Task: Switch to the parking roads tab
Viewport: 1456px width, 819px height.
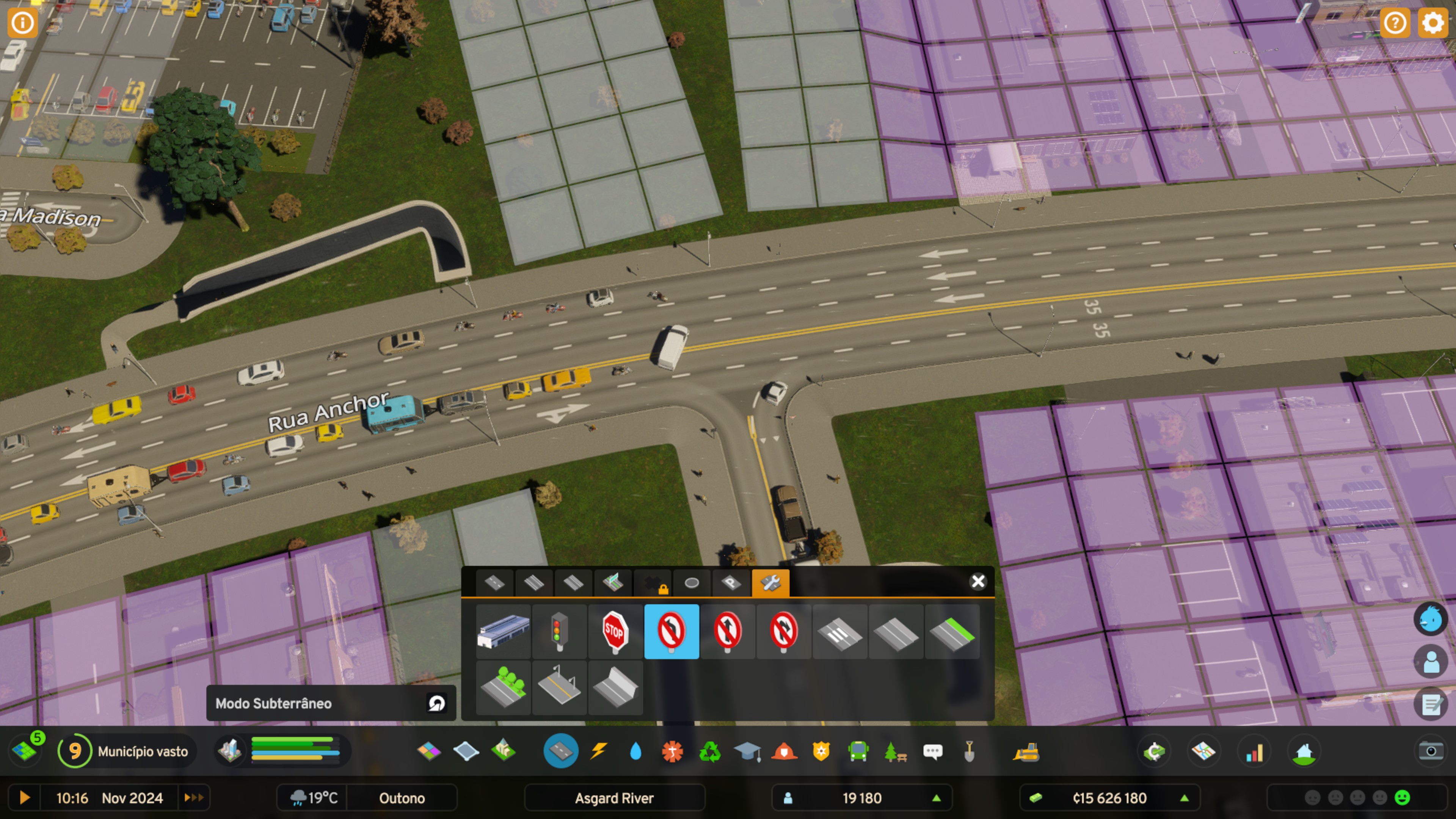Action: tap(731, 583)
